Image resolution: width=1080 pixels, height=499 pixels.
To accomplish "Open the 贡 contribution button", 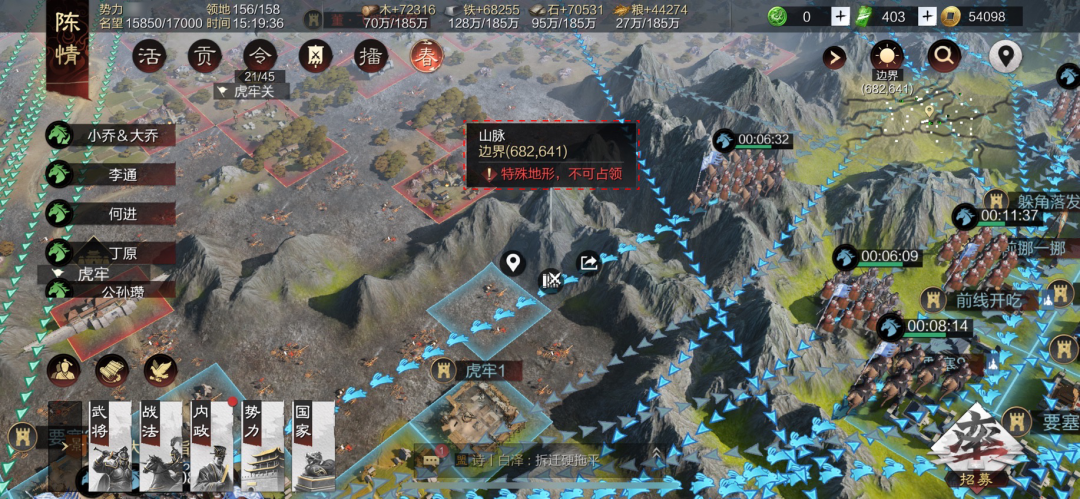I will [205, 56].
